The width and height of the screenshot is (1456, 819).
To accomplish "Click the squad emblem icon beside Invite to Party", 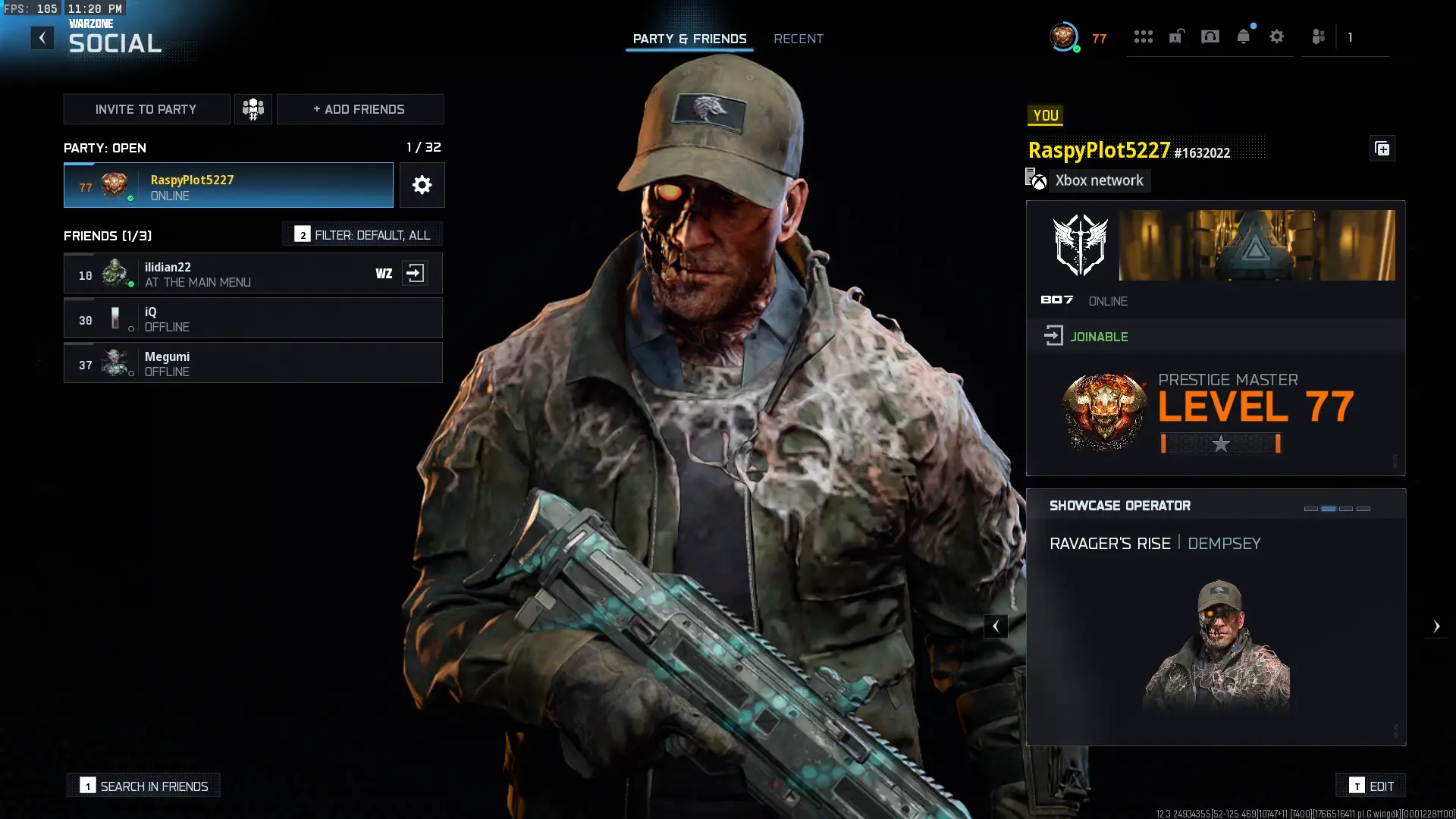I will pyautogui.click(x=253, y=108).
